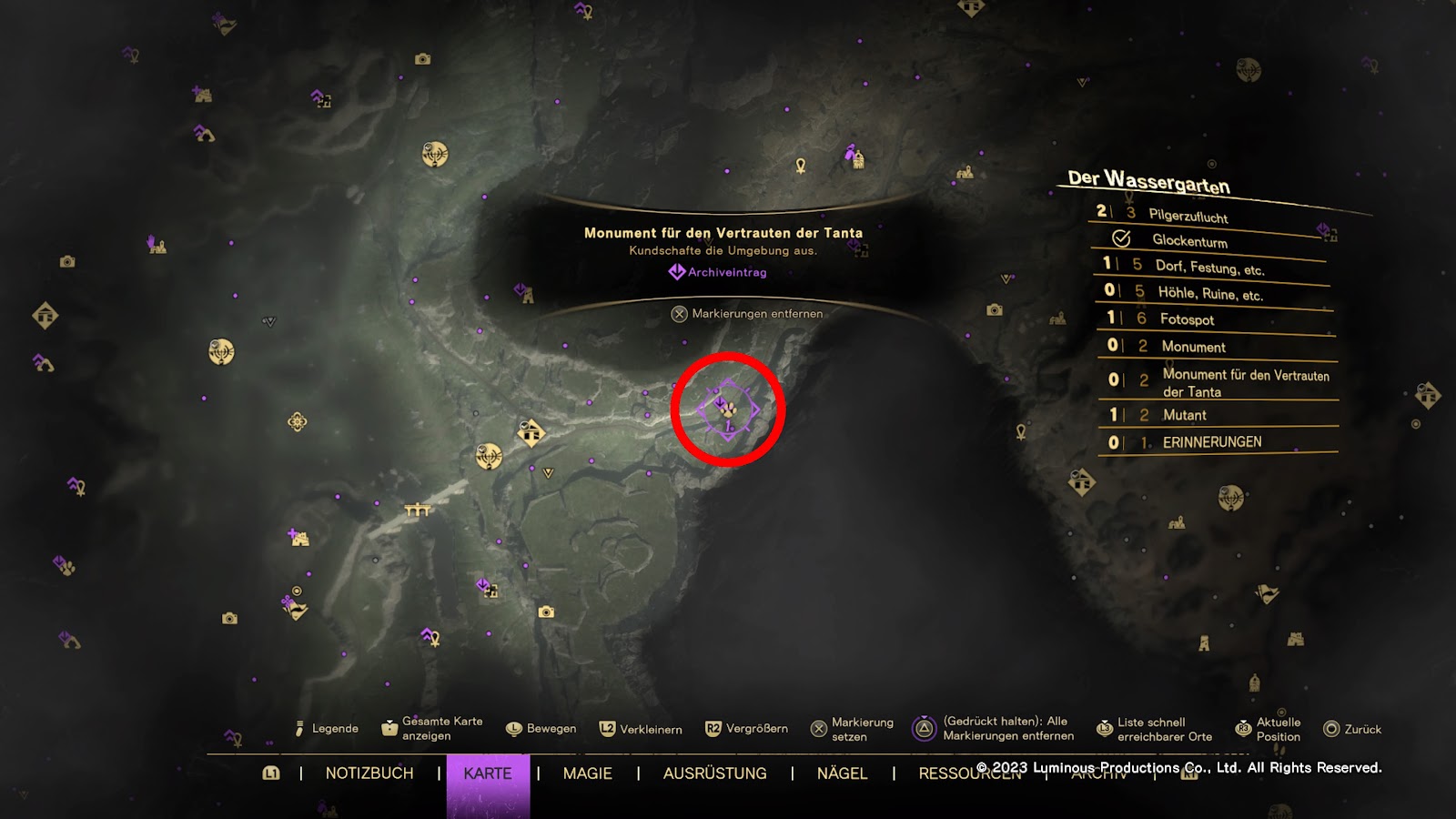Choose the Glockenturm list entry

point(1189,241)
